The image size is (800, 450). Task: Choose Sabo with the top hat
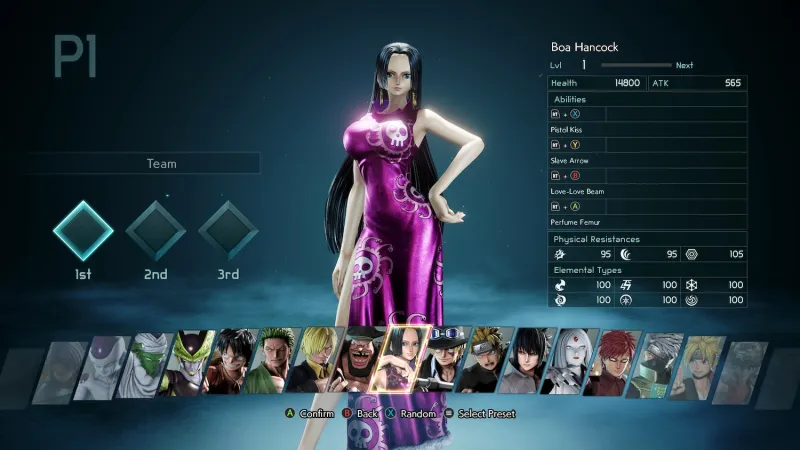coord(447,367)
